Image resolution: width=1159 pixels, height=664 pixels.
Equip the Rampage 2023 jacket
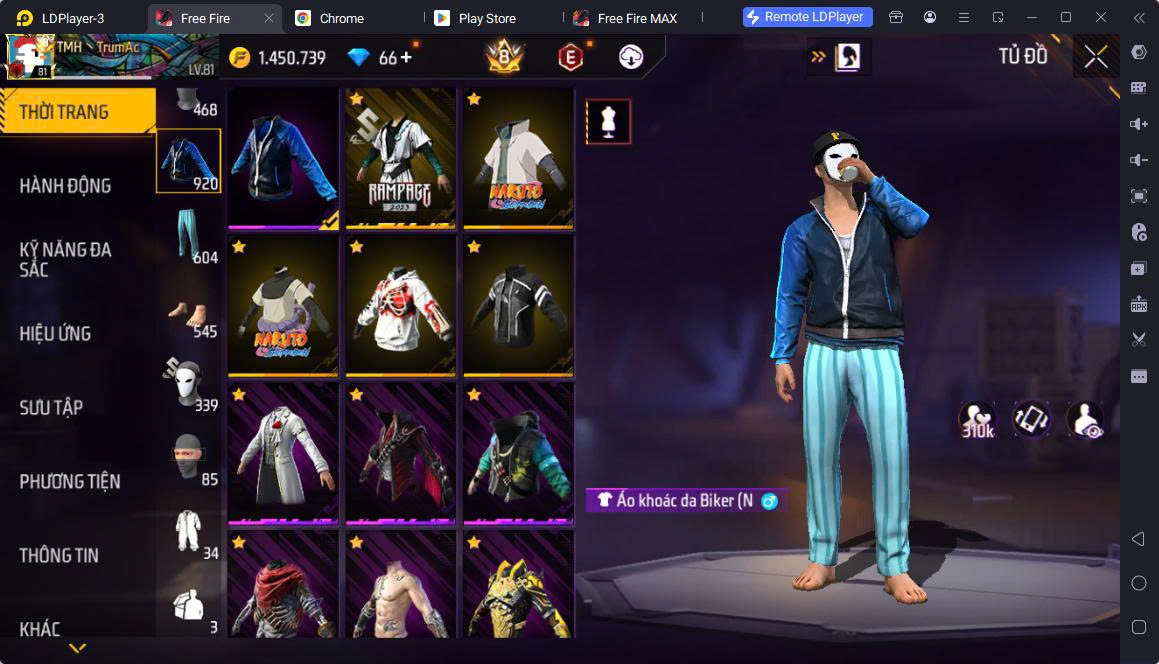click(400, 158)
